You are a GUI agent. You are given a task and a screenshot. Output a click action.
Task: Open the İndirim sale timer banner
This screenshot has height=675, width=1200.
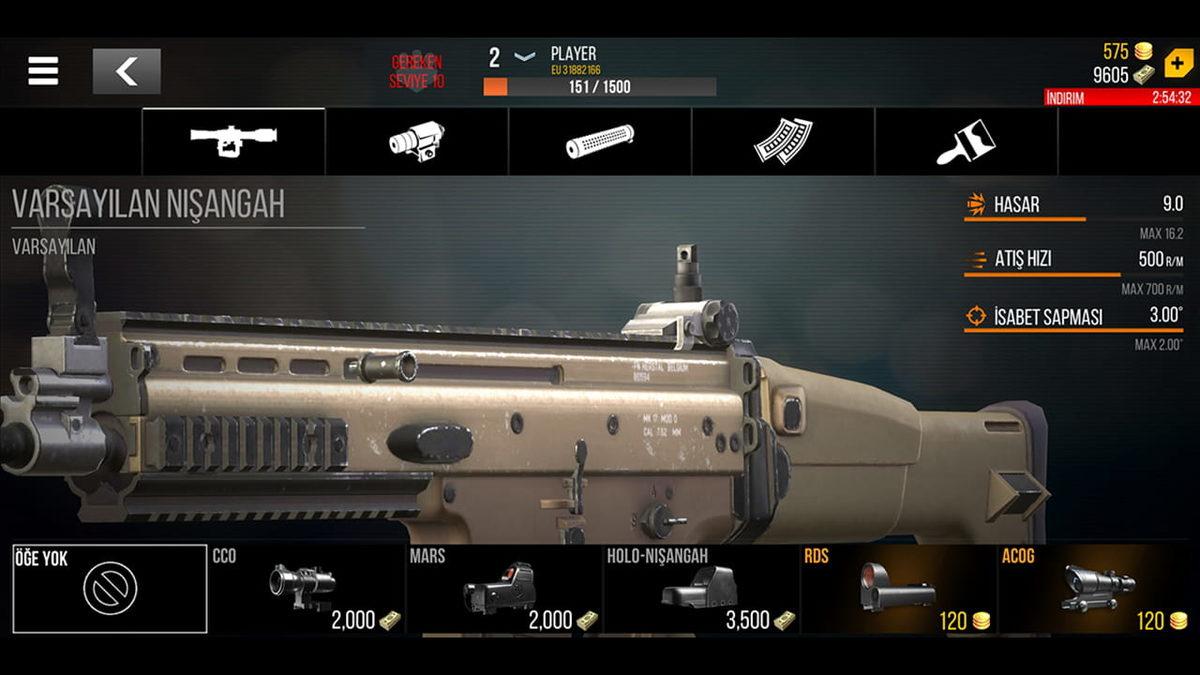[x=1118, y=97]
